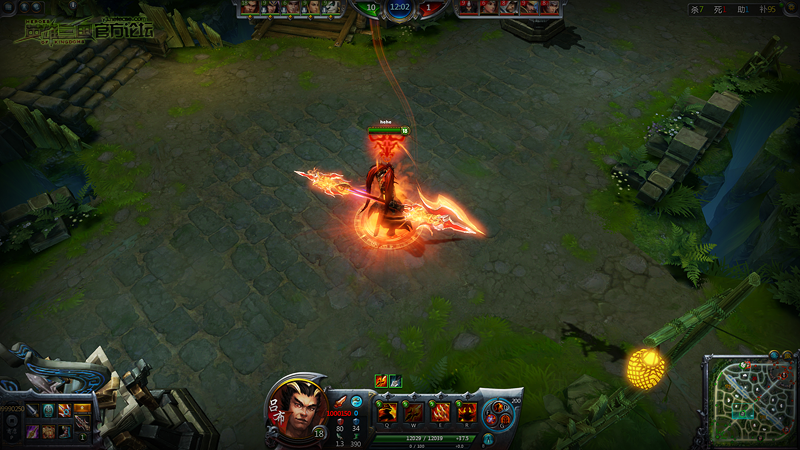Activate the Q ability icon
The image size is (800, 450).
pyautogui.click(x=388, y=411)
